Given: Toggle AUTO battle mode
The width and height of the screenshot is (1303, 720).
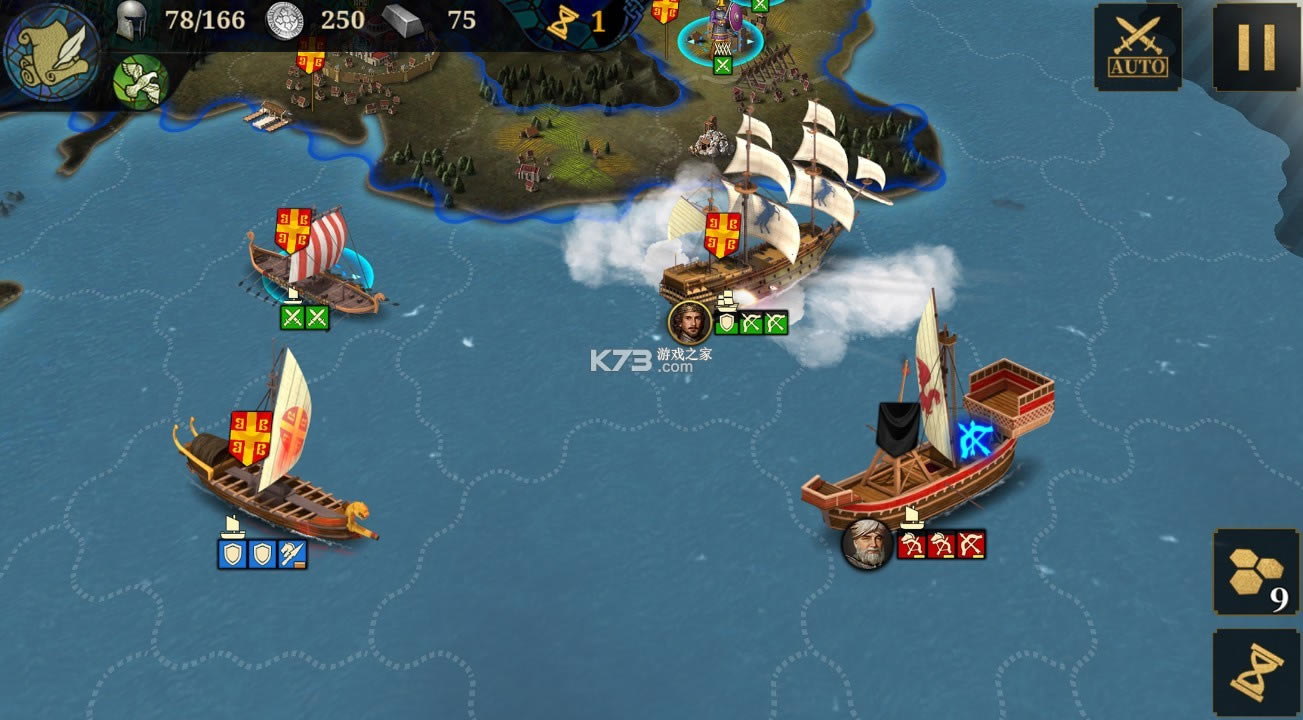Looking at the screenshot, I should point(1138,46).
